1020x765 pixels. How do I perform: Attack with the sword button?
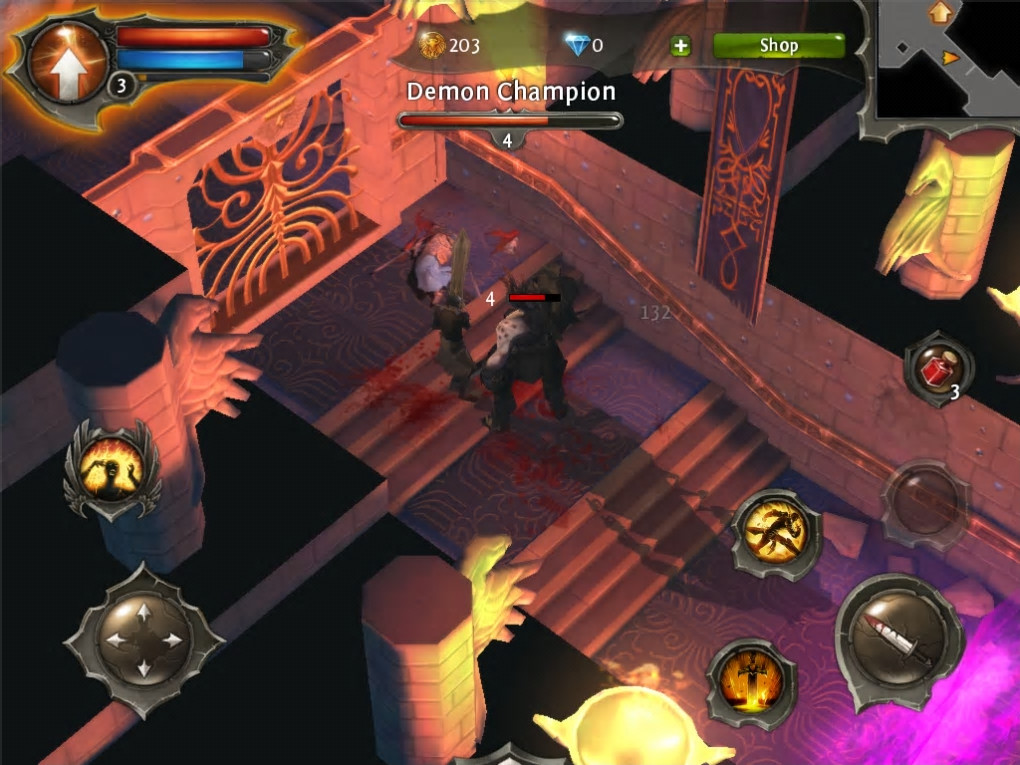[898, 633]
